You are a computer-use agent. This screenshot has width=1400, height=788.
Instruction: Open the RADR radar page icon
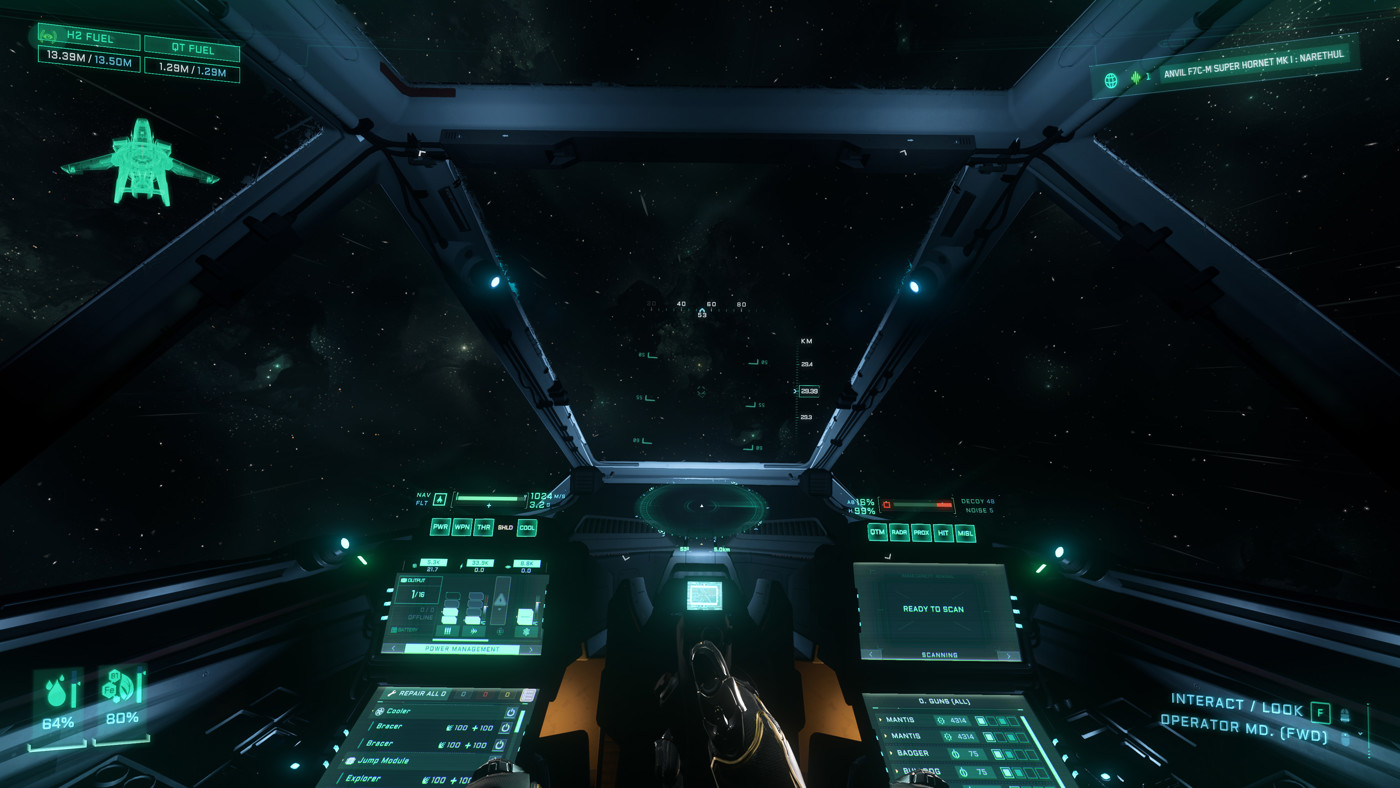click(900, 532)
